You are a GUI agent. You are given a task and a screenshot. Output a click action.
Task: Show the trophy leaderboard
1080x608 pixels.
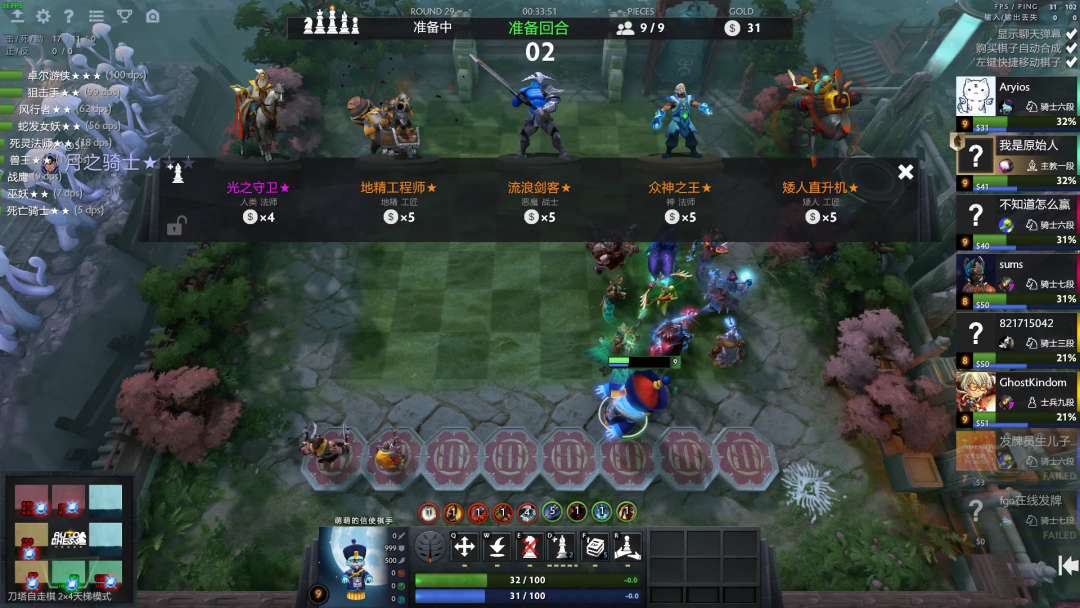pos(124,16)
